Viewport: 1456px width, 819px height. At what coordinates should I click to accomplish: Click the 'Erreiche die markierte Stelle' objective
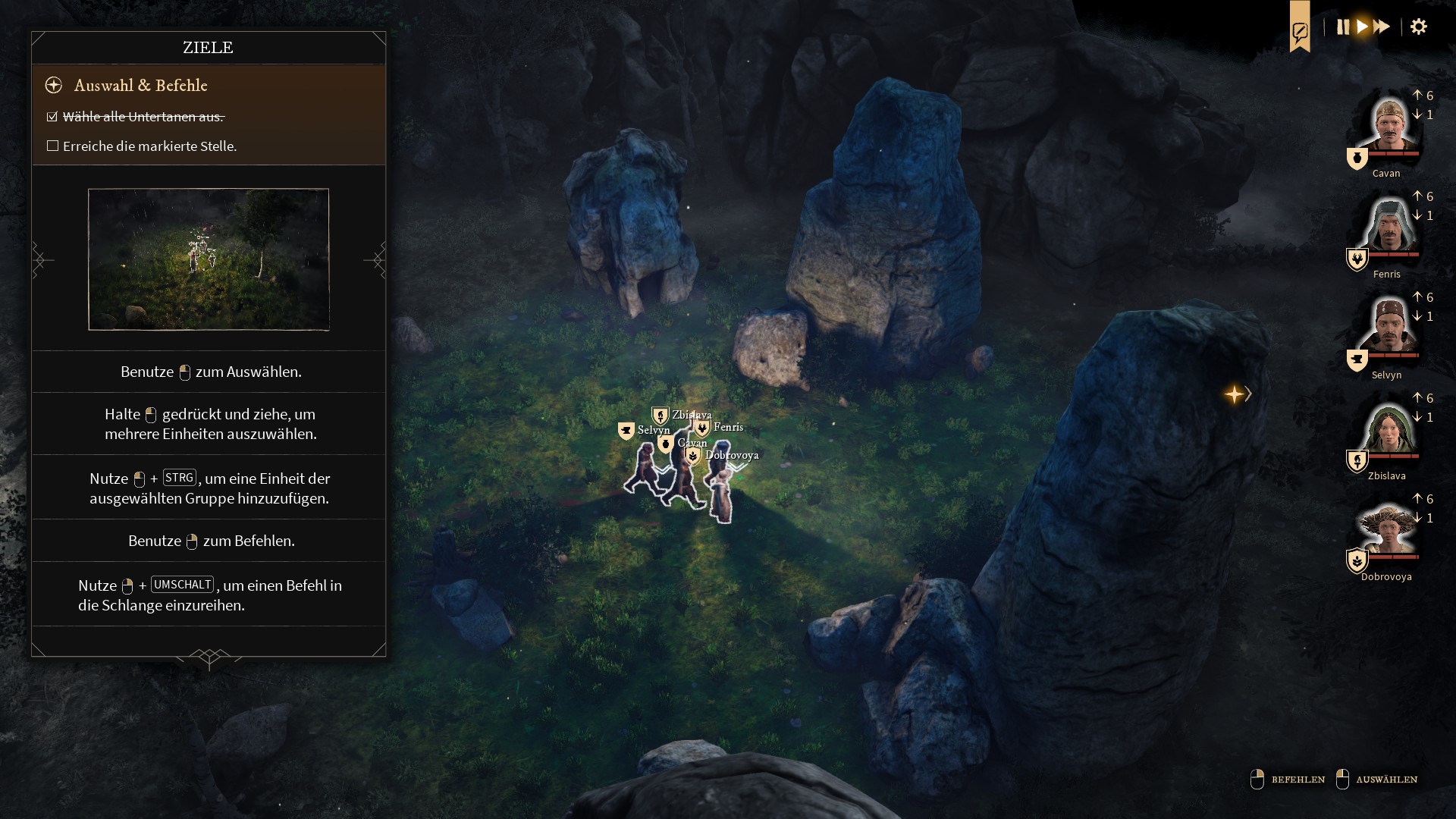click(149, 146)
